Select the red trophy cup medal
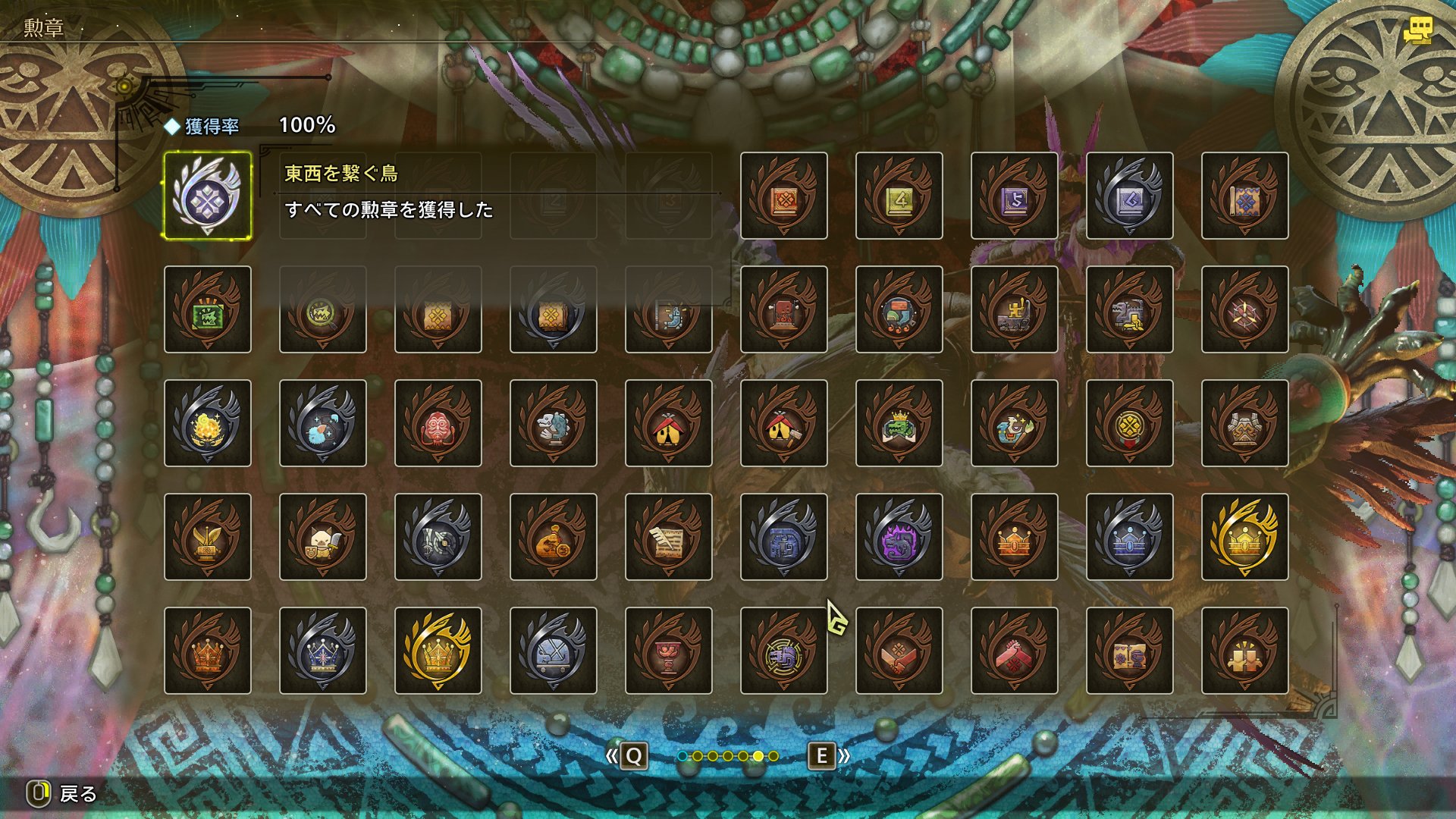The image size is (1456, 819). 668,651
